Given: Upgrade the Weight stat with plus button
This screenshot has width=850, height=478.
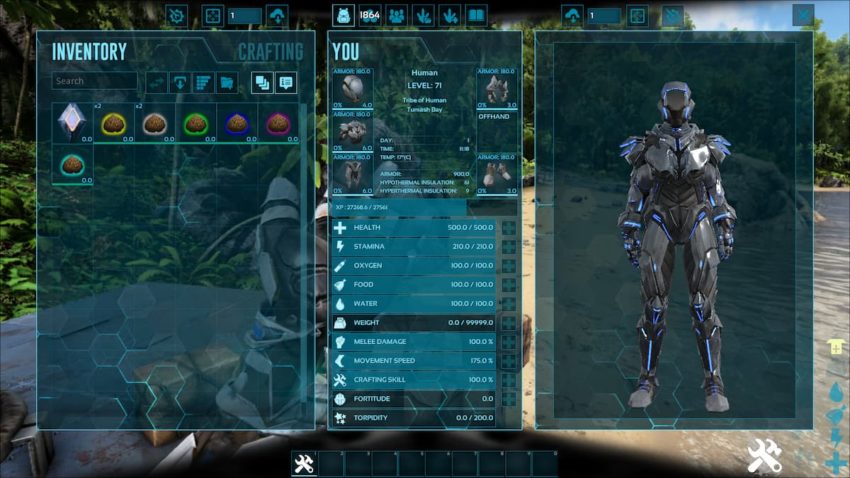Looking at the screenshot, I should [x=509, y=323].
